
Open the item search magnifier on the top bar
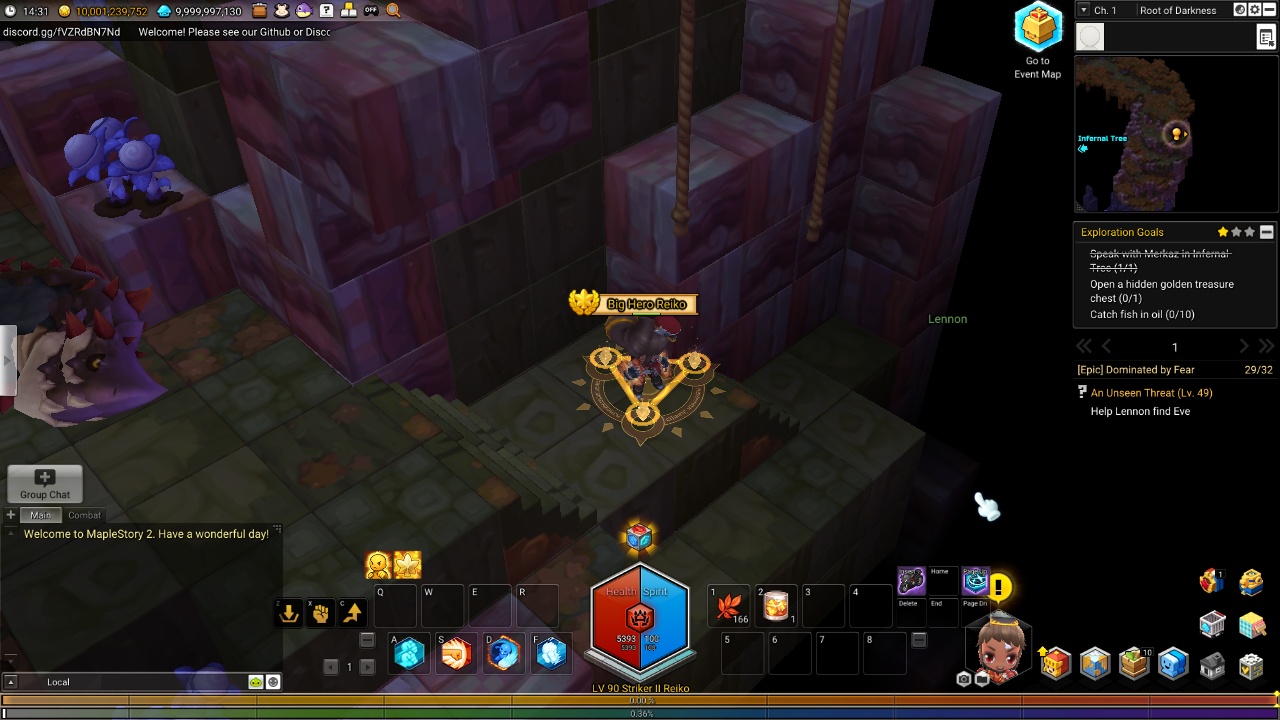click(391, 10)
